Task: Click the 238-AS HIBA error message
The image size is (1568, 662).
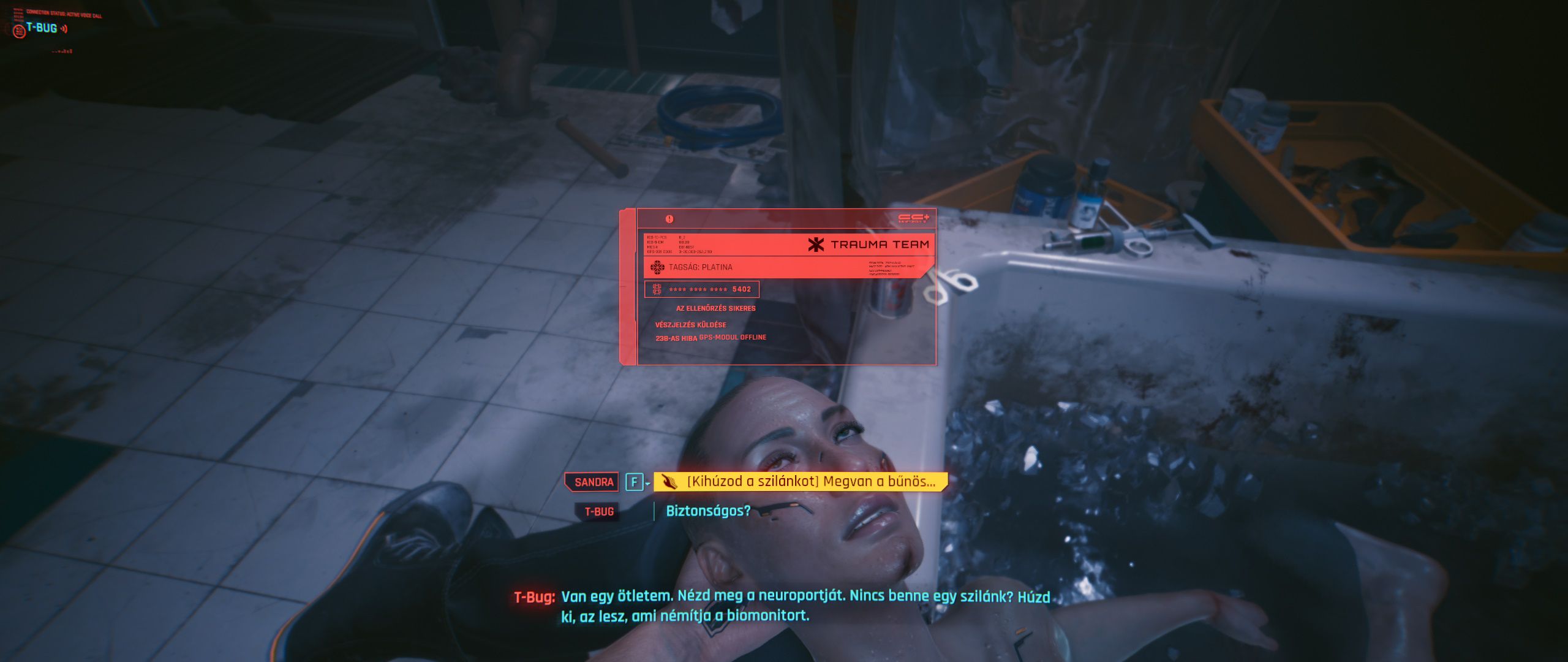Action: click(676, 337)
